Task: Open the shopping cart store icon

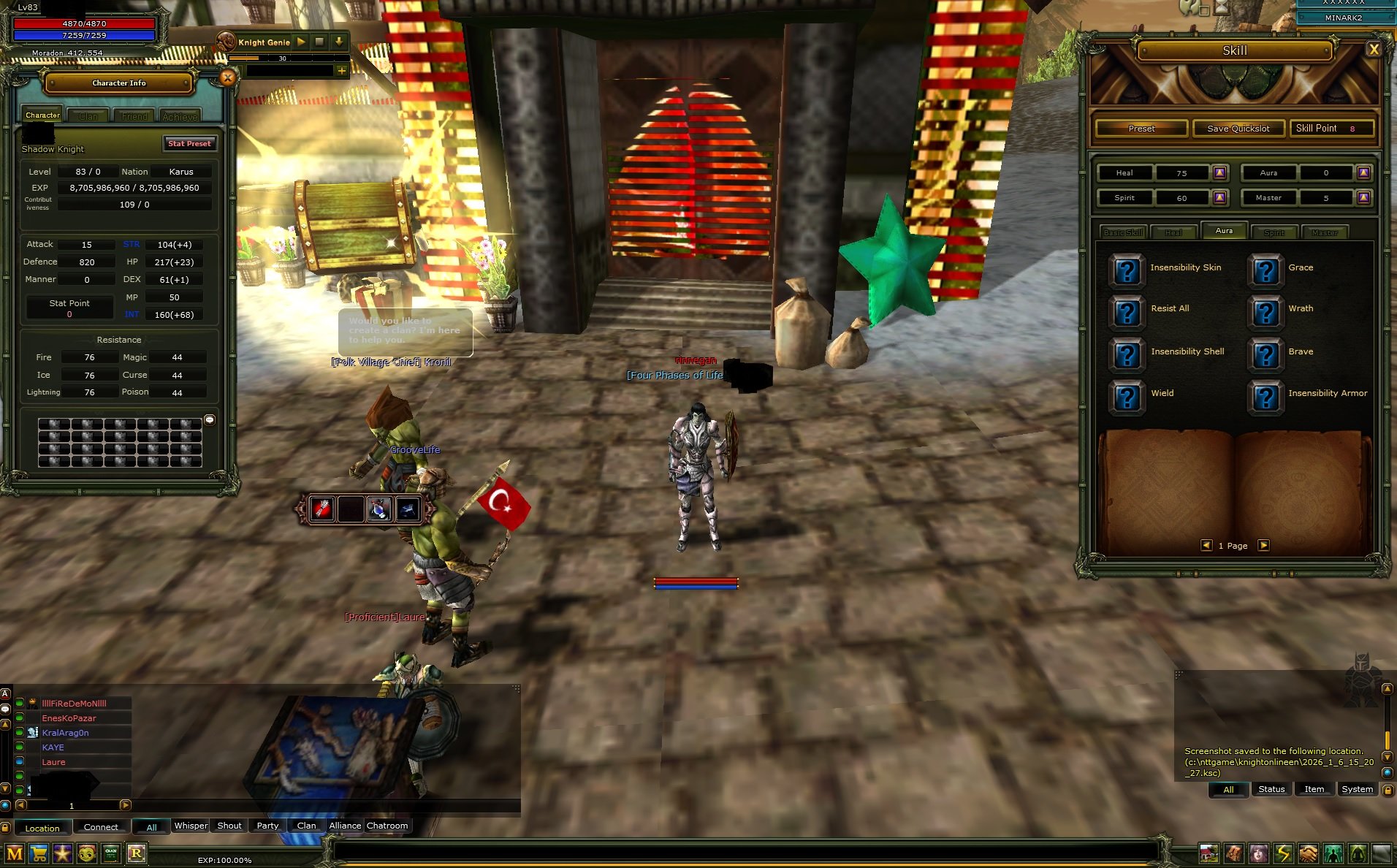Action: pyautogui.click(x=38, y=853)
